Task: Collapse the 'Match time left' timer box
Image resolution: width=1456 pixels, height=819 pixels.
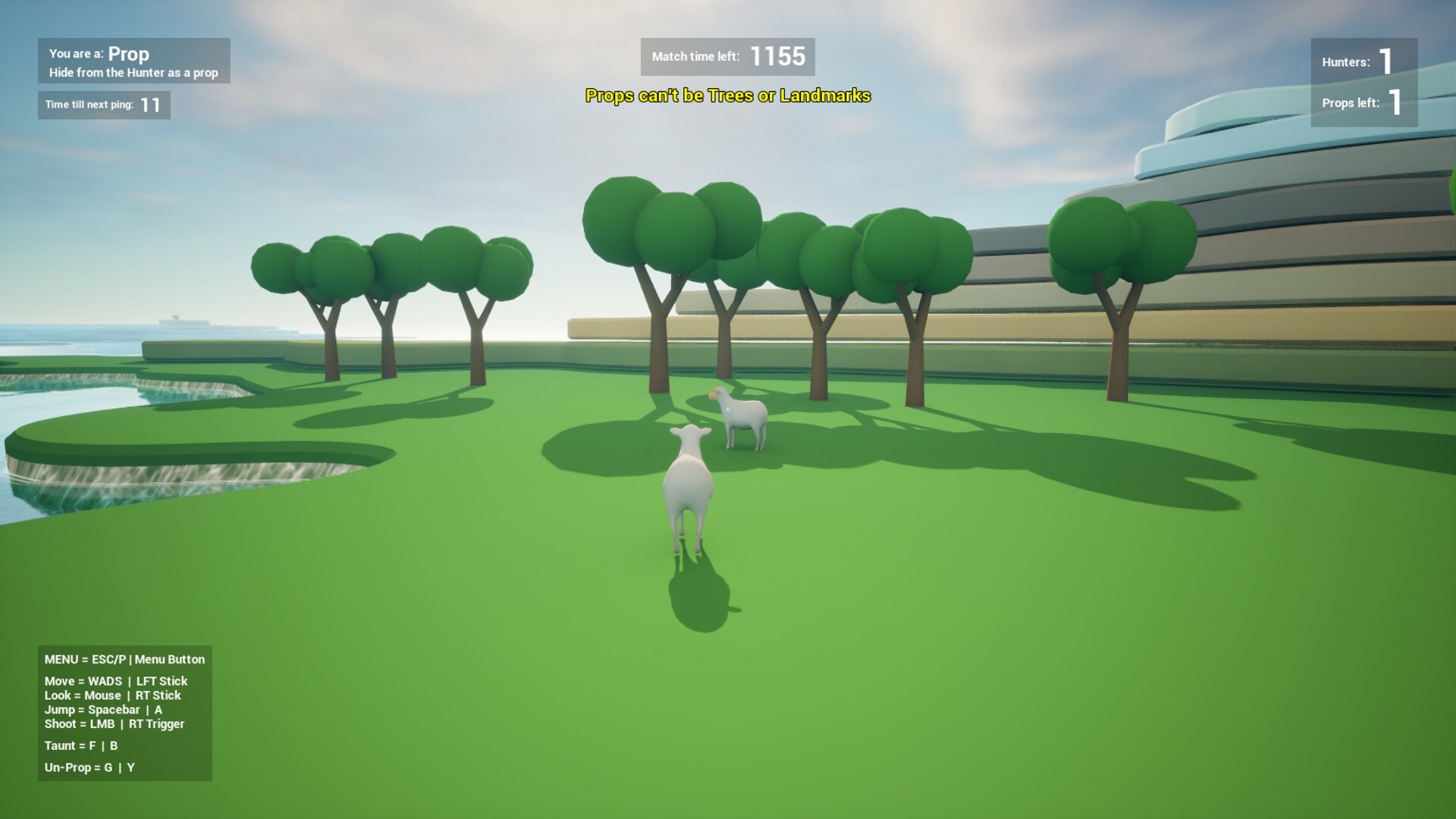Action: point(728,56)
